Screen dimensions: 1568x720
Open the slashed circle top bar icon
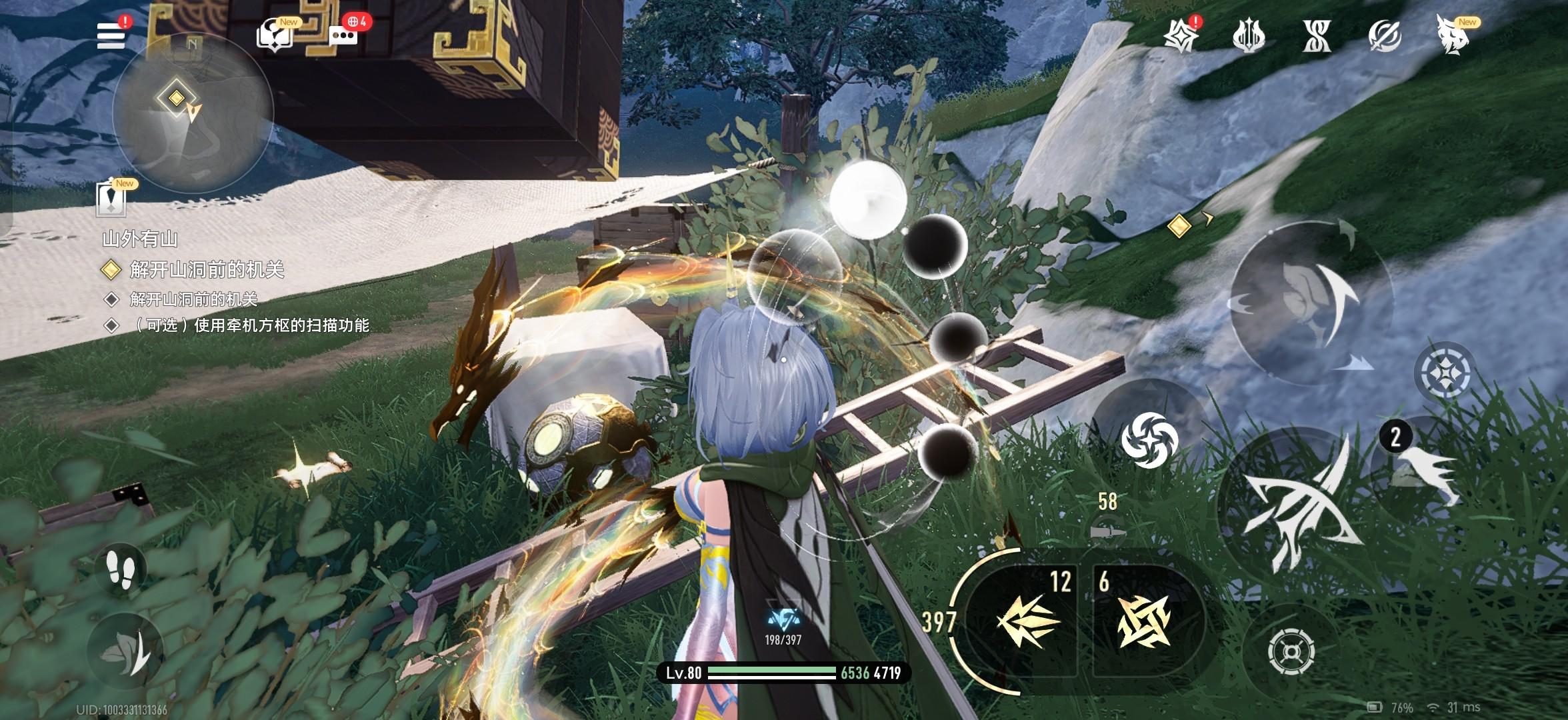tap(1385, 36)
